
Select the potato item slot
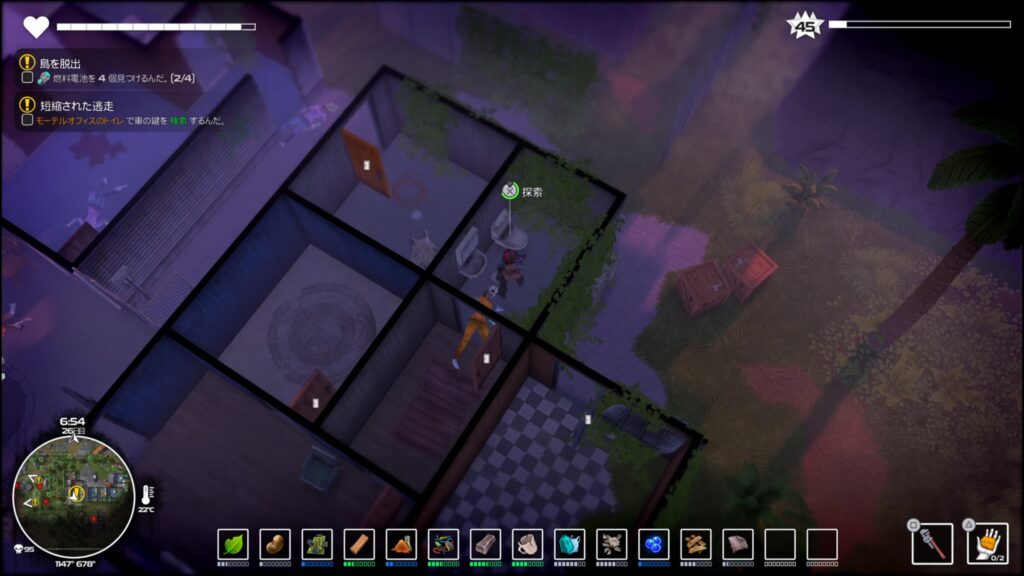tap(275, 544)
